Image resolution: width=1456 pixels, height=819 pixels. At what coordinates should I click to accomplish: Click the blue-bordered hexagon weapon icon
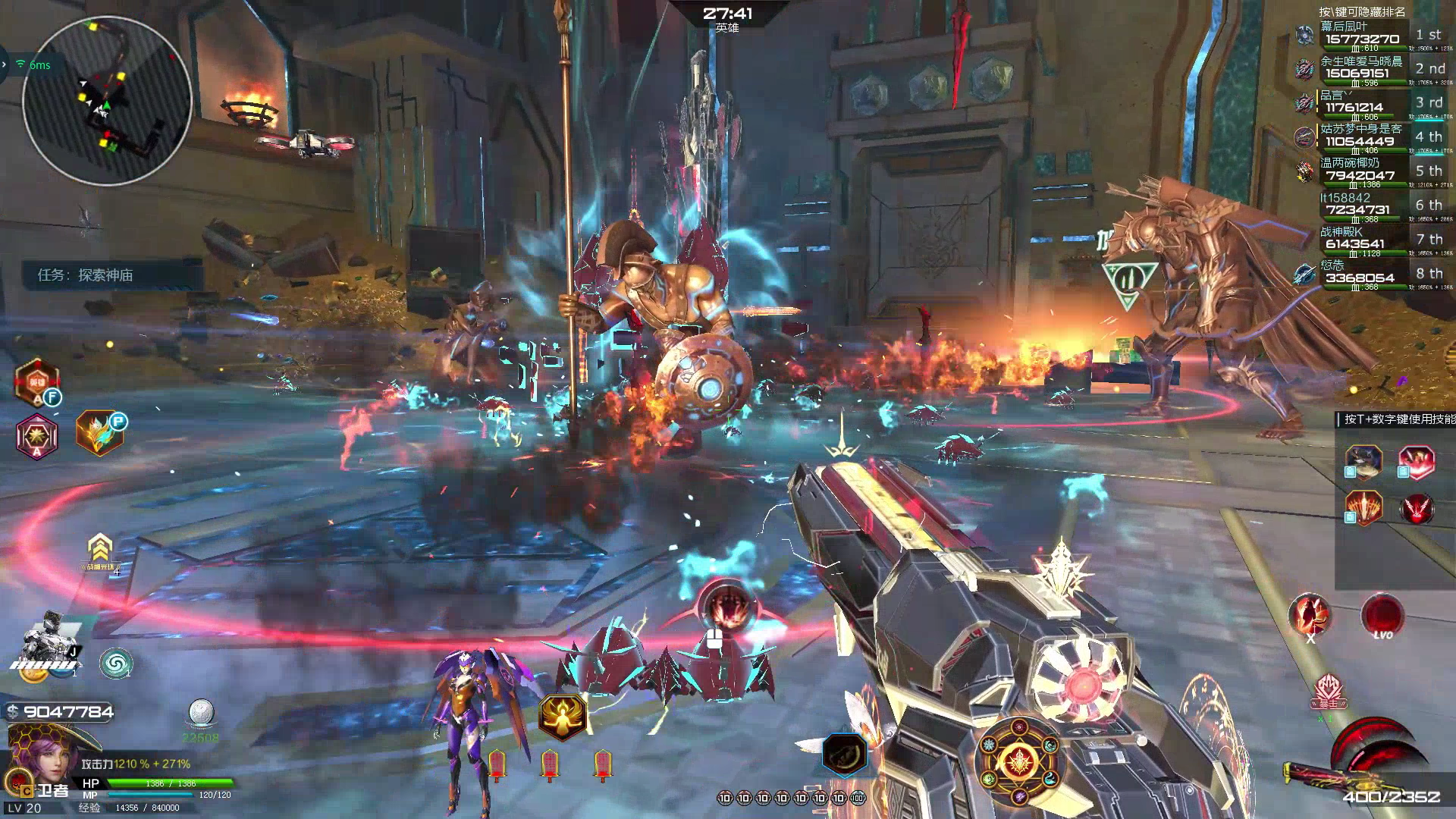[844, 753]
